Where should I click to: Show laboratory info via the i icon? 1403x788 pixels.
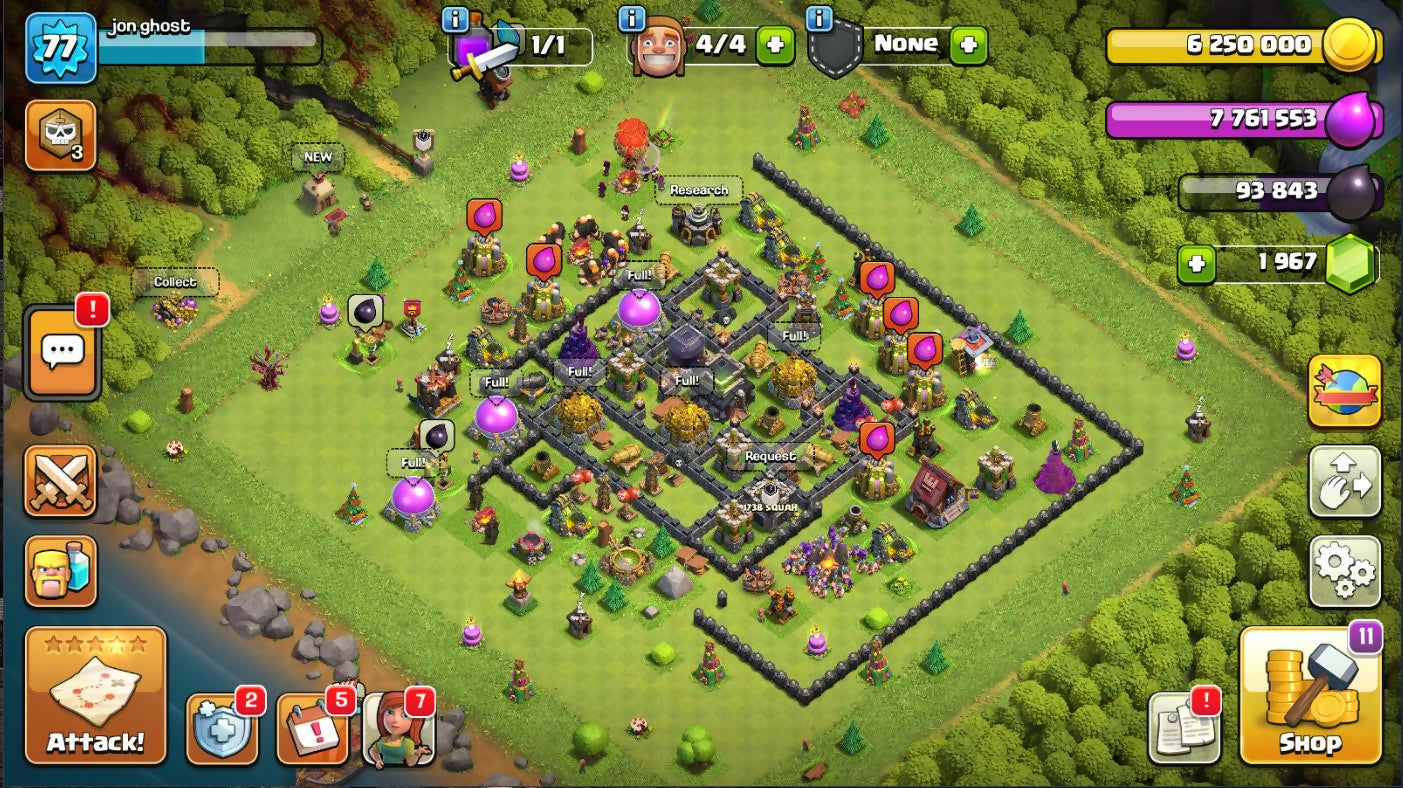tap(455, 18)
